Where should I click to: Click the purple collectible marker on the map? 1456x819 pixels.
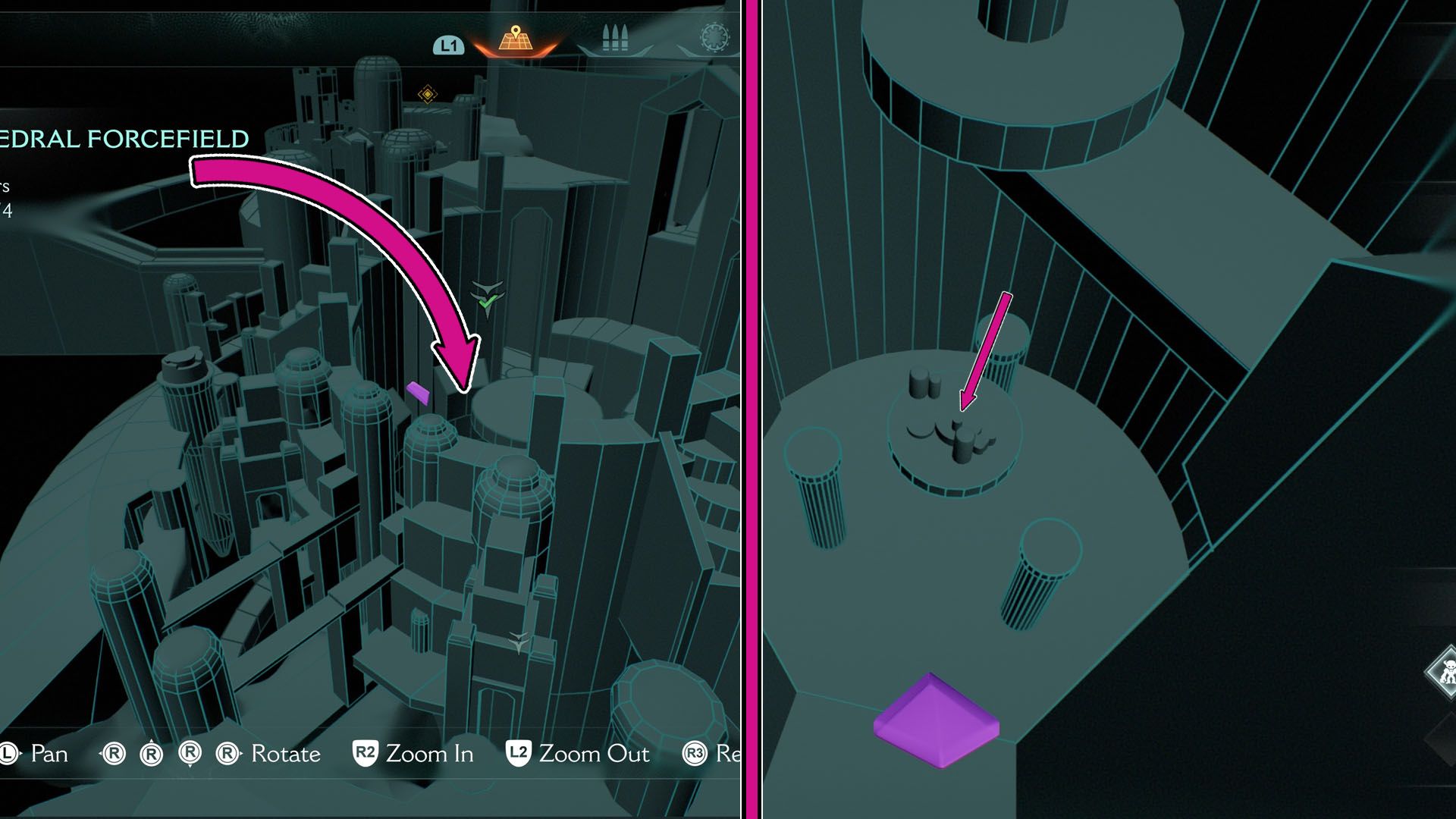418,392
